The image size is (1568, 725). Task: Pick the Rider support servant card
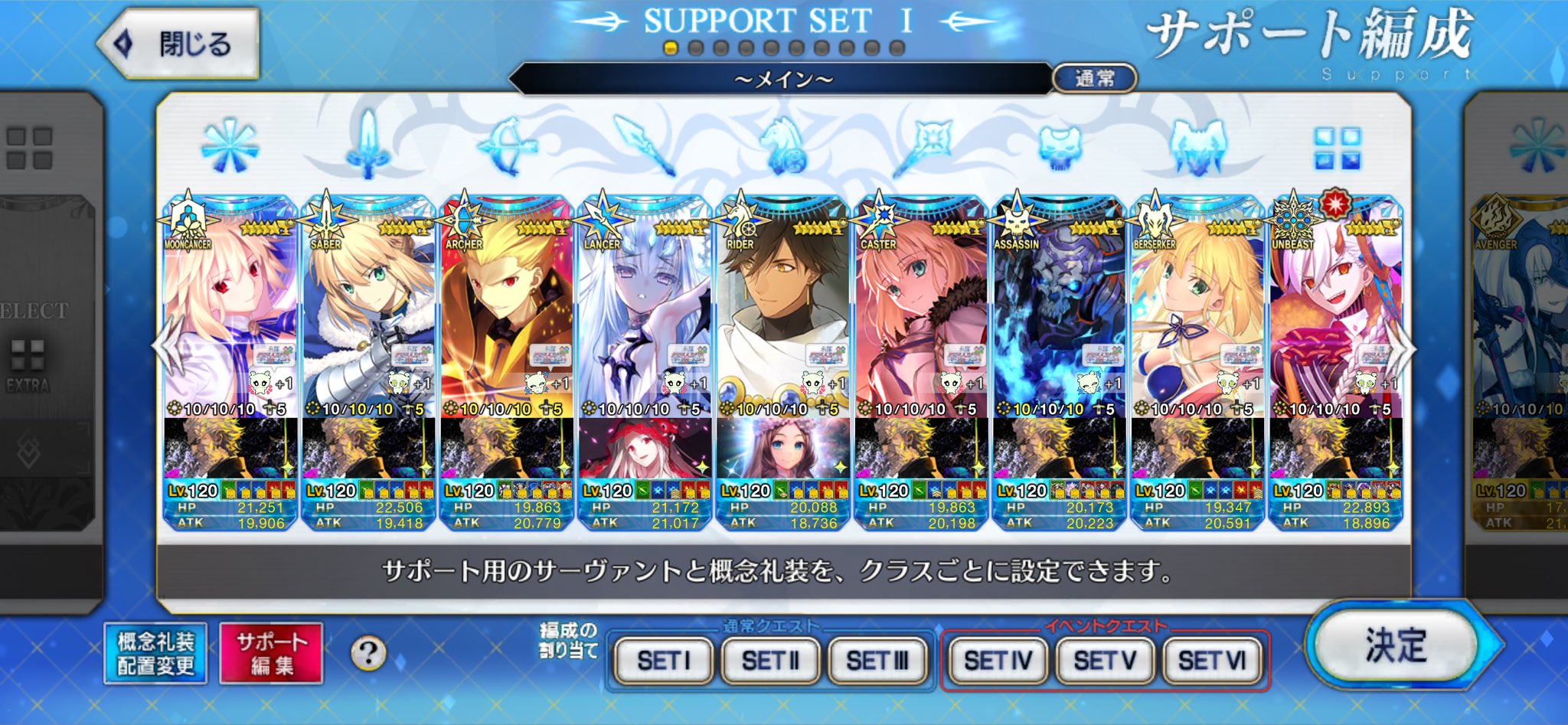(782, 322)
